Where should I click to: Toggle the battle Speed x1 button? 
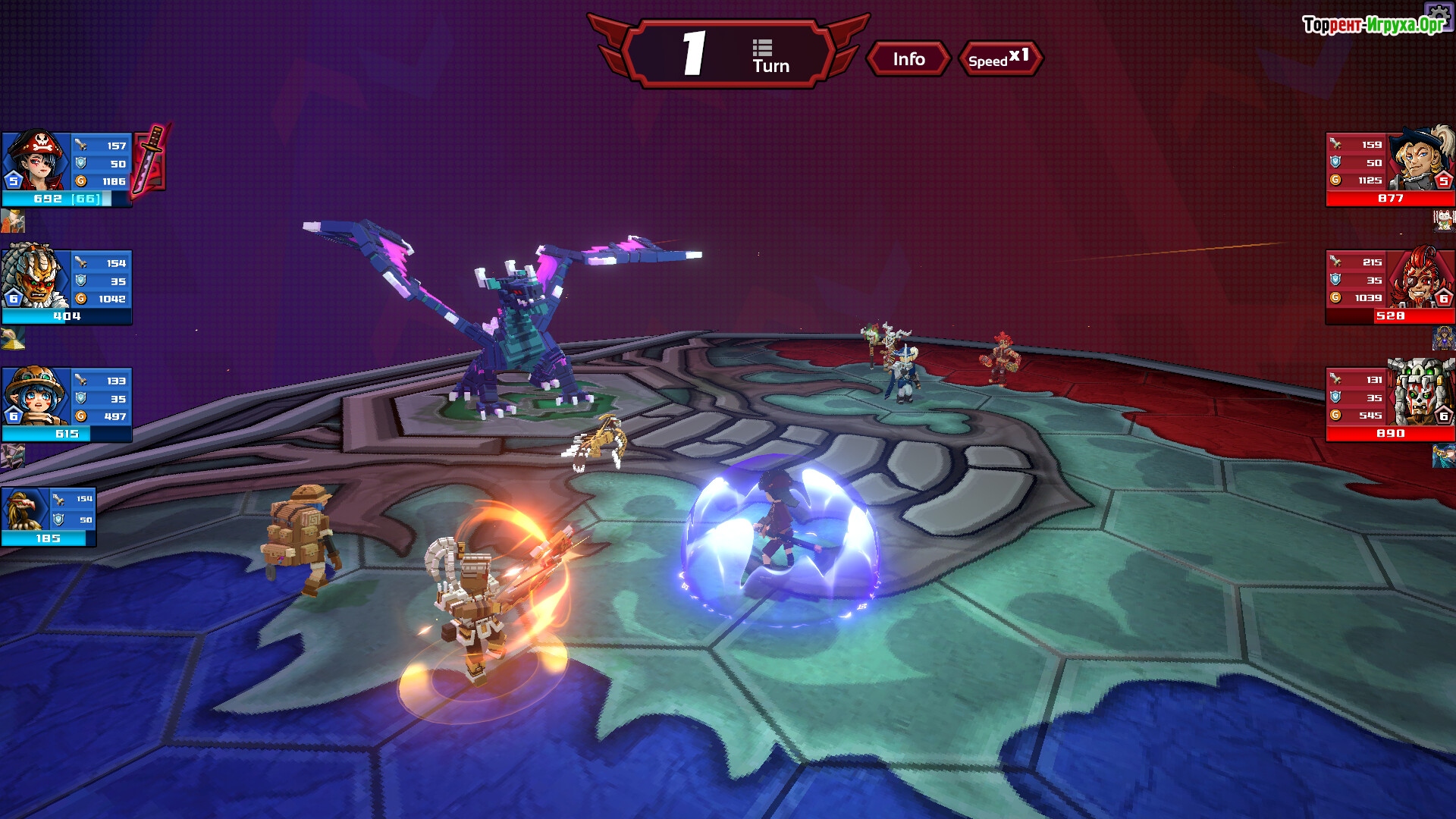[x=999, y=59]
